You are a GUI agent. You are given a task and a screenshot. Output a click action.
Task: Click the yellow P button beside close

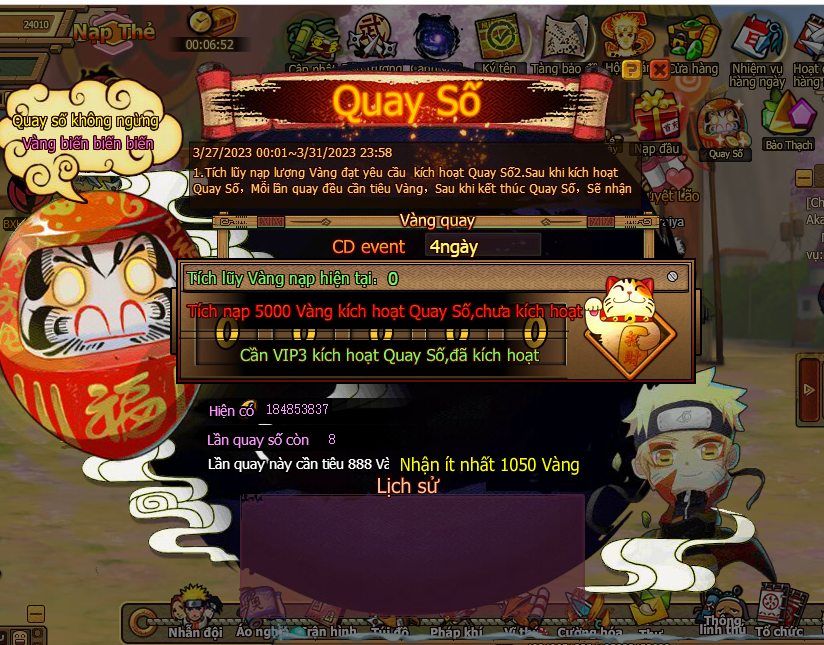coord(632,69)
